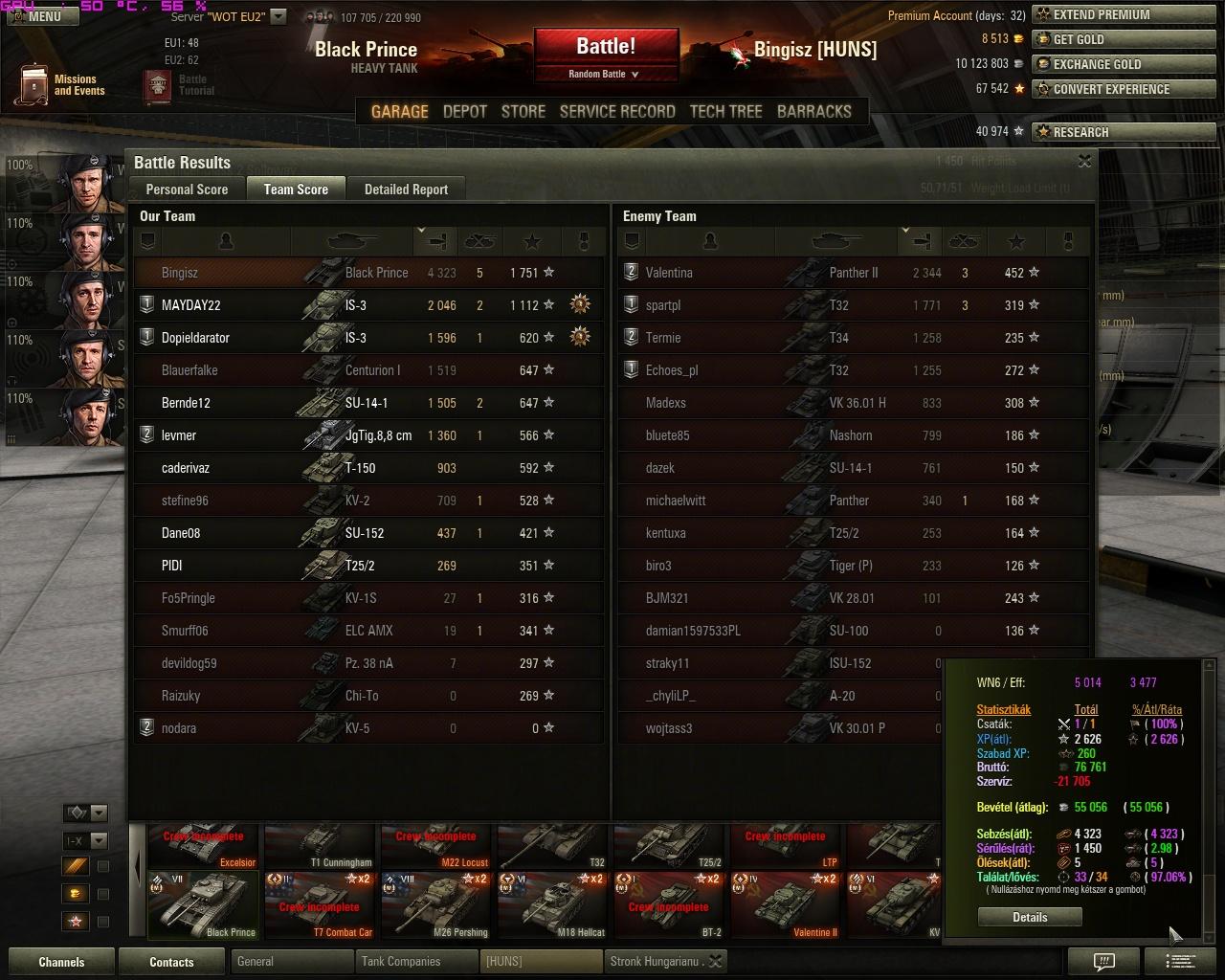Close the Battle Results window
This screenshot has height=980, width=1225.
1084,162
